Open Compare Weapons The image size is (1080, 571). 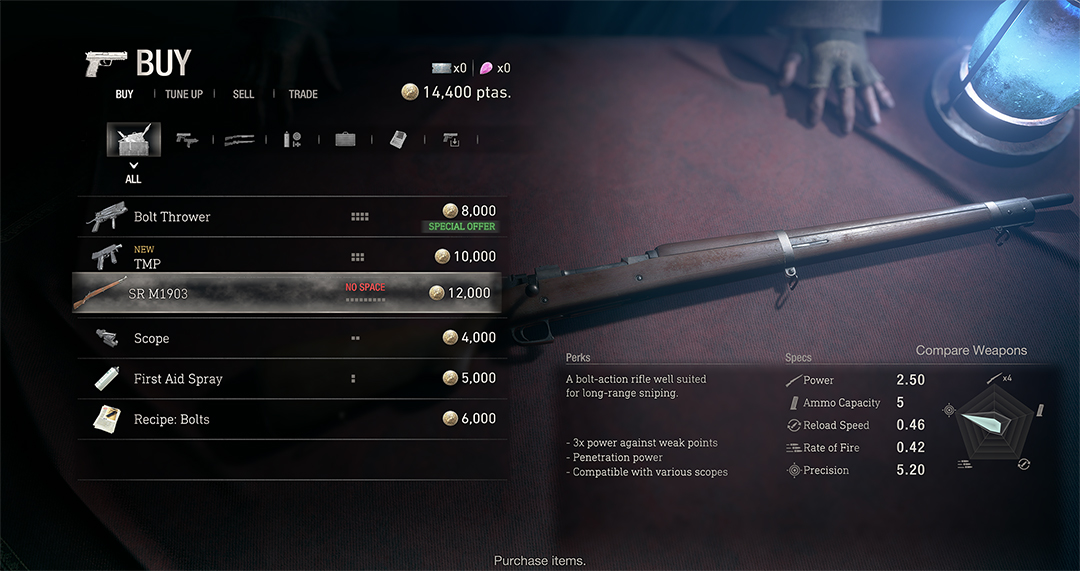pyautogui.click(x=971, y=350)
